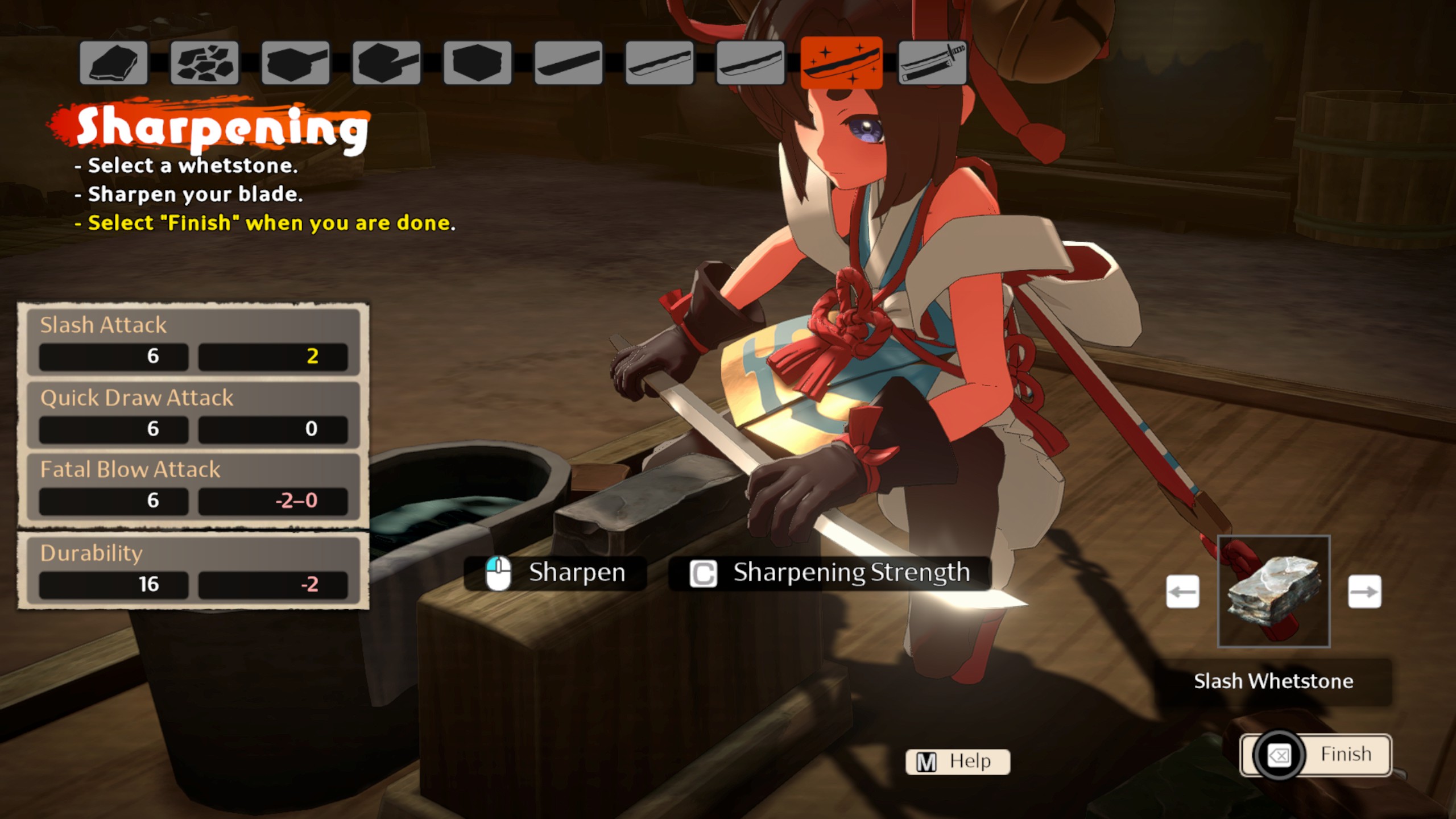The width and height of the screenshot is (1456, 819).
Task: Toggle Sharpening Strength
Action: pyautogui.click(x=830, y=573)
